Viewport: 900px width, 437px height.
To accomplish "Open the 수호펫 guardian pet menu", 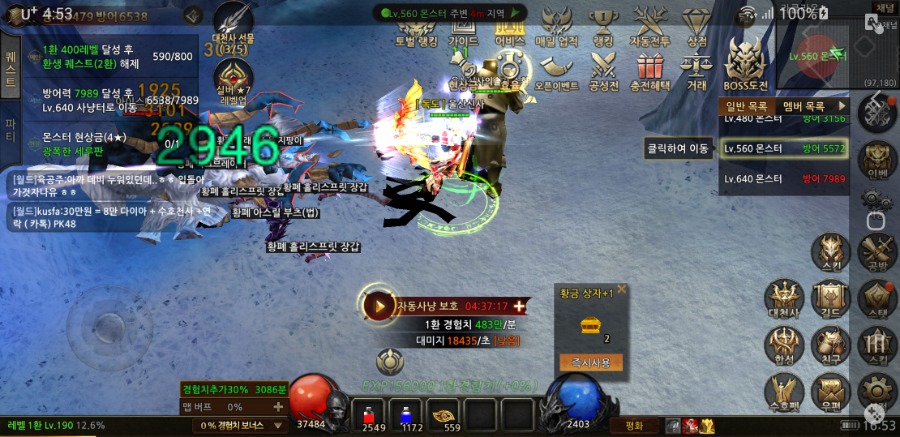I will (x=784, y=392).
